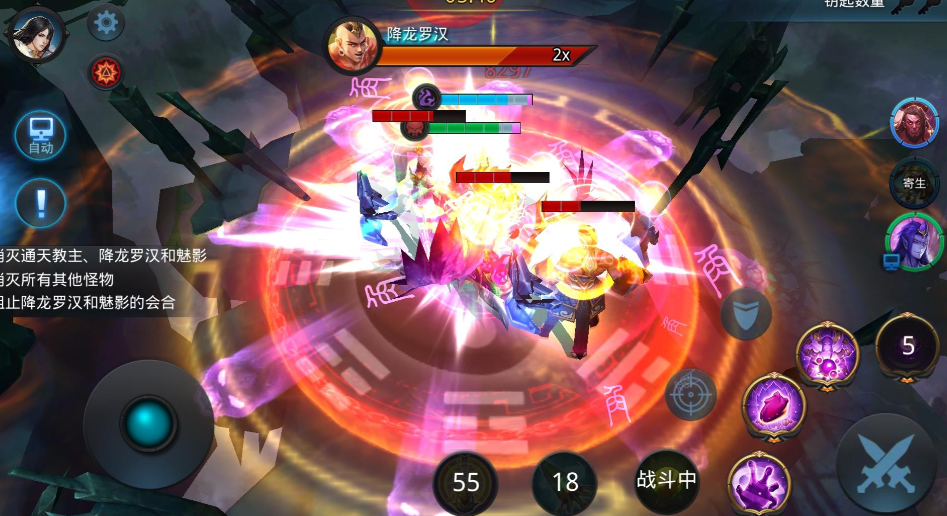
Task: Switch to the purple demon teammate portrait
Action: point(914,241)
